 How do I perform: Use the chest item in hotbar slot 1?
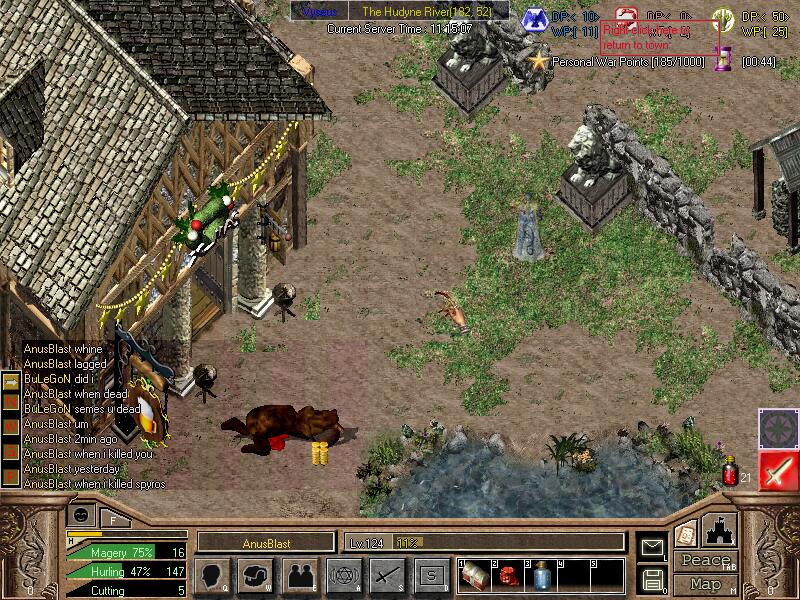coord(474,575)
